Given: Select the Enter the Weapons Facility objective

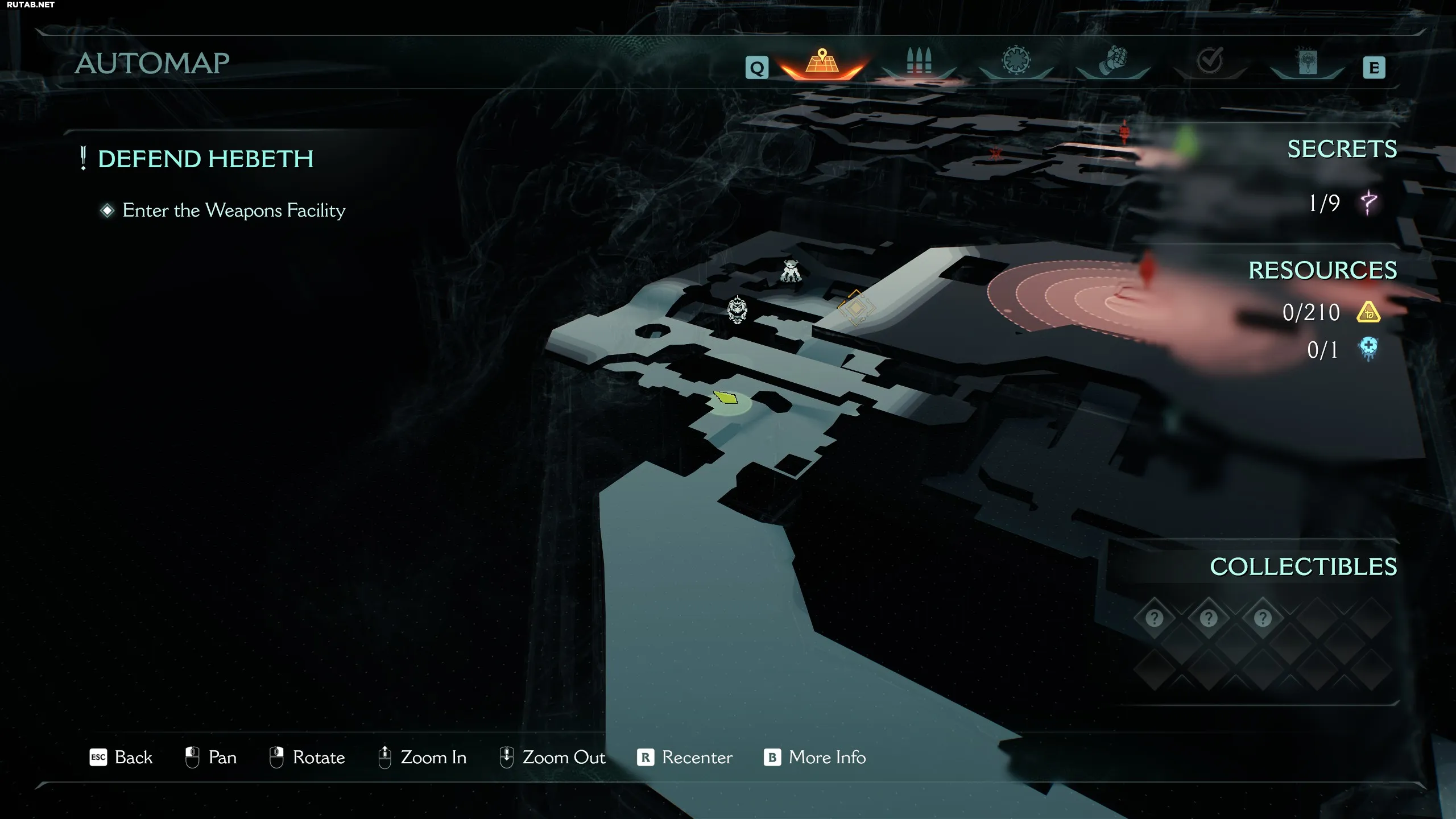Looking at the screenshot, I should coord(233,210).
